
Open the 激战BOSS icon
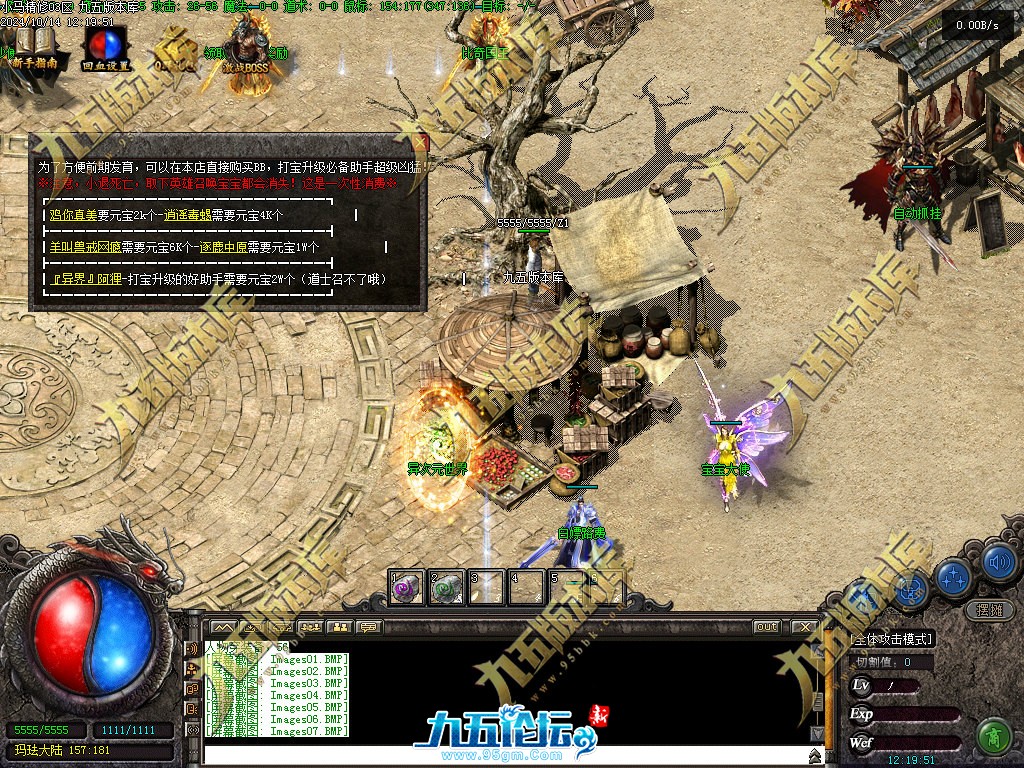[x=244, y=52]
